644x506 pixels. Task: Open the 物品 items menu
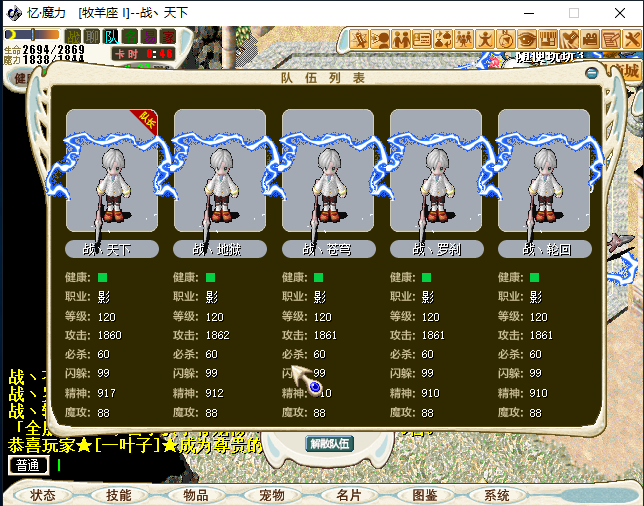tap(196, 495)
